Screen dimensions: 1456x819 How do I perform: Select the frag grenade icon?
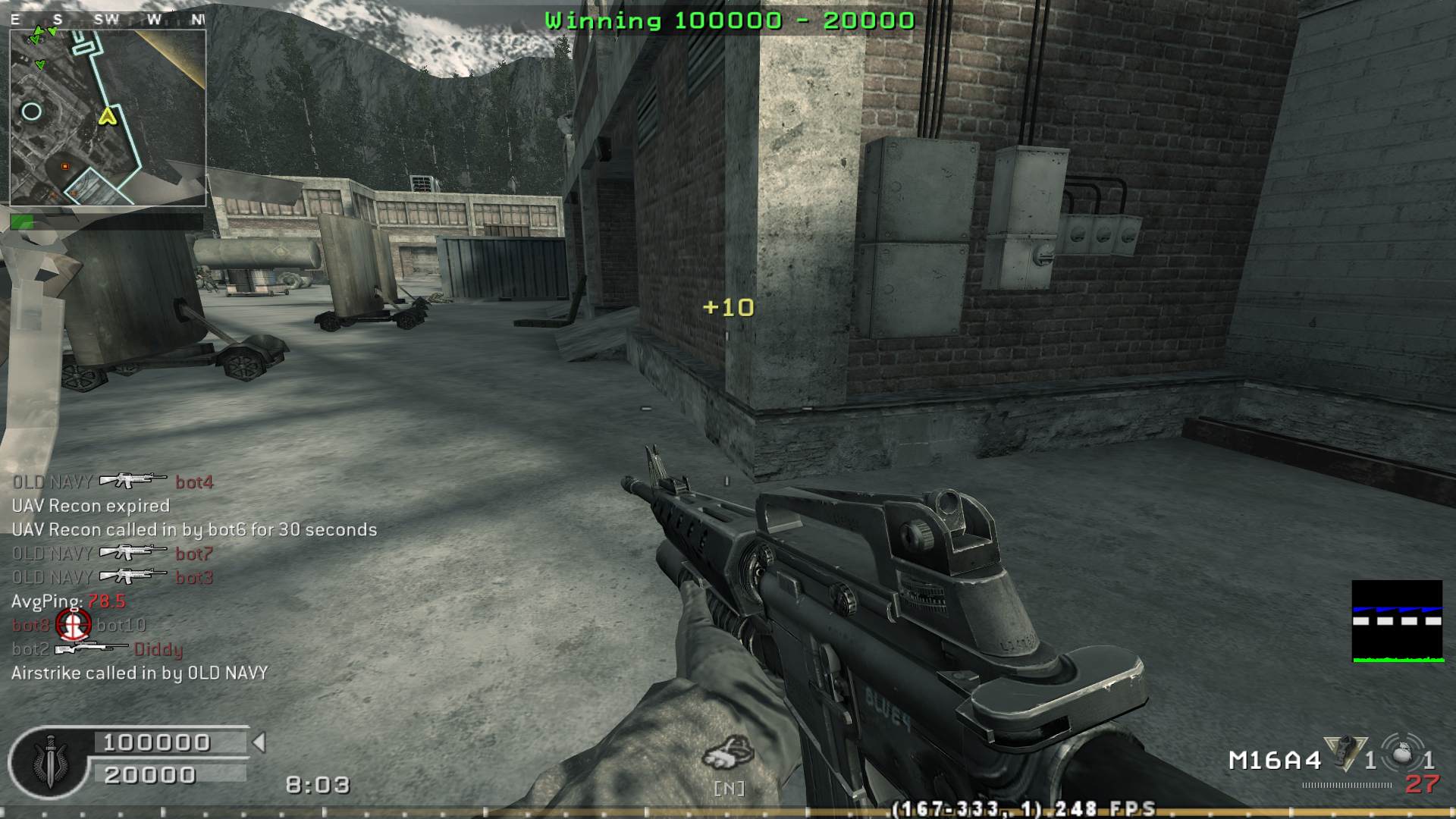click(1401, 754)
